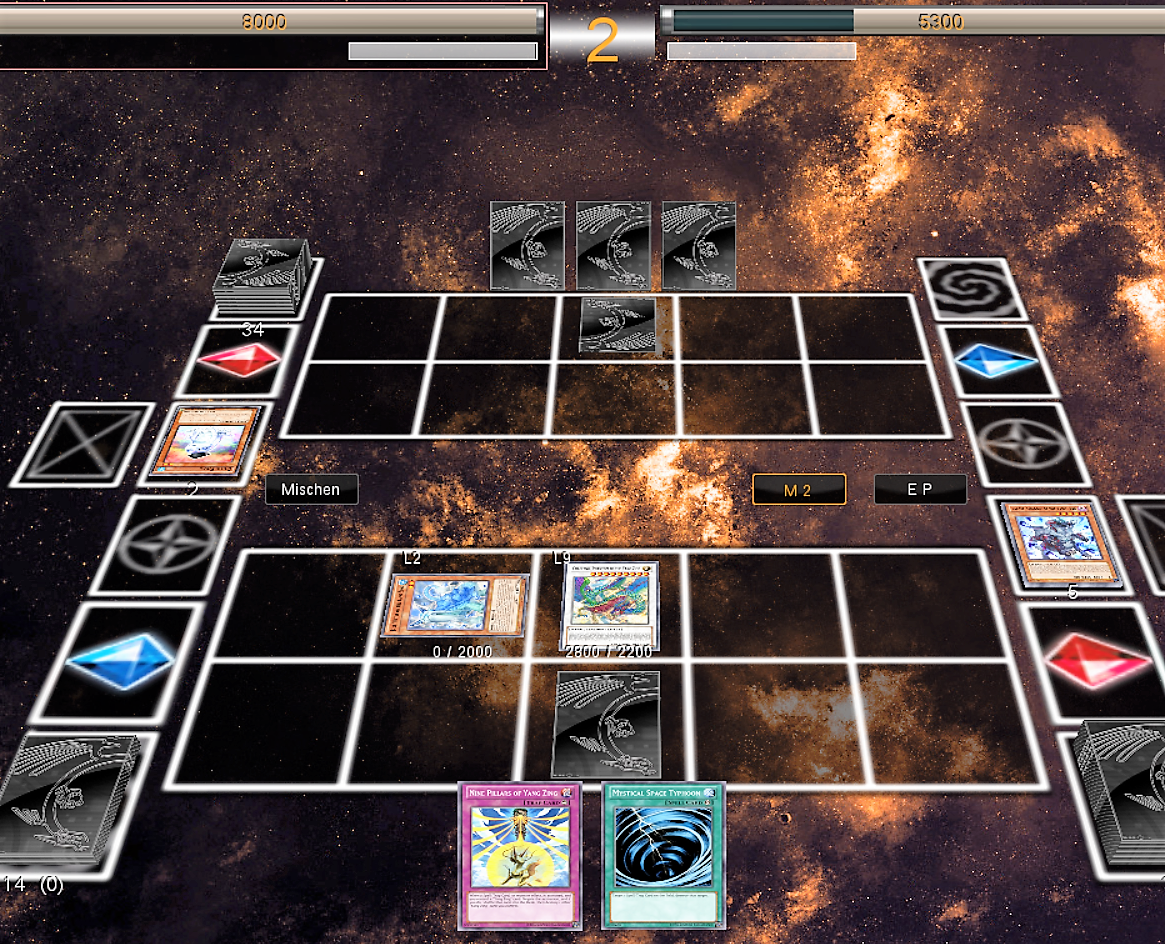Select Mystical Space Typhoon card in hand
The image size is (1165, 944).
(x=663, y=855)
